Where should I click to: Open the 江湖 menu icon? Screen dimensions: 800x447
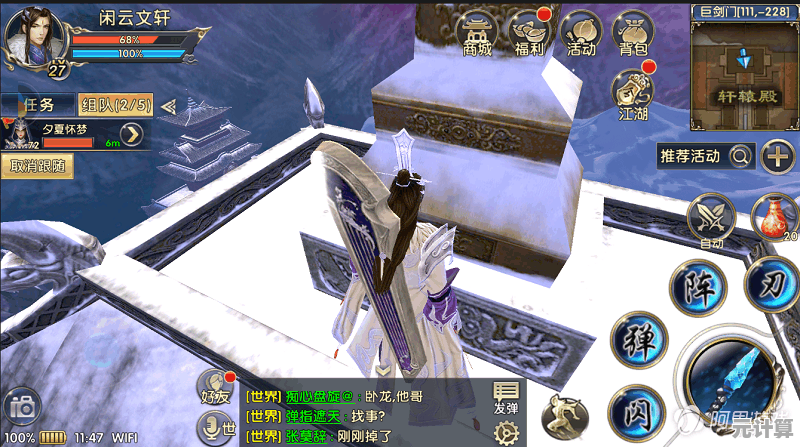coord(633,95)
